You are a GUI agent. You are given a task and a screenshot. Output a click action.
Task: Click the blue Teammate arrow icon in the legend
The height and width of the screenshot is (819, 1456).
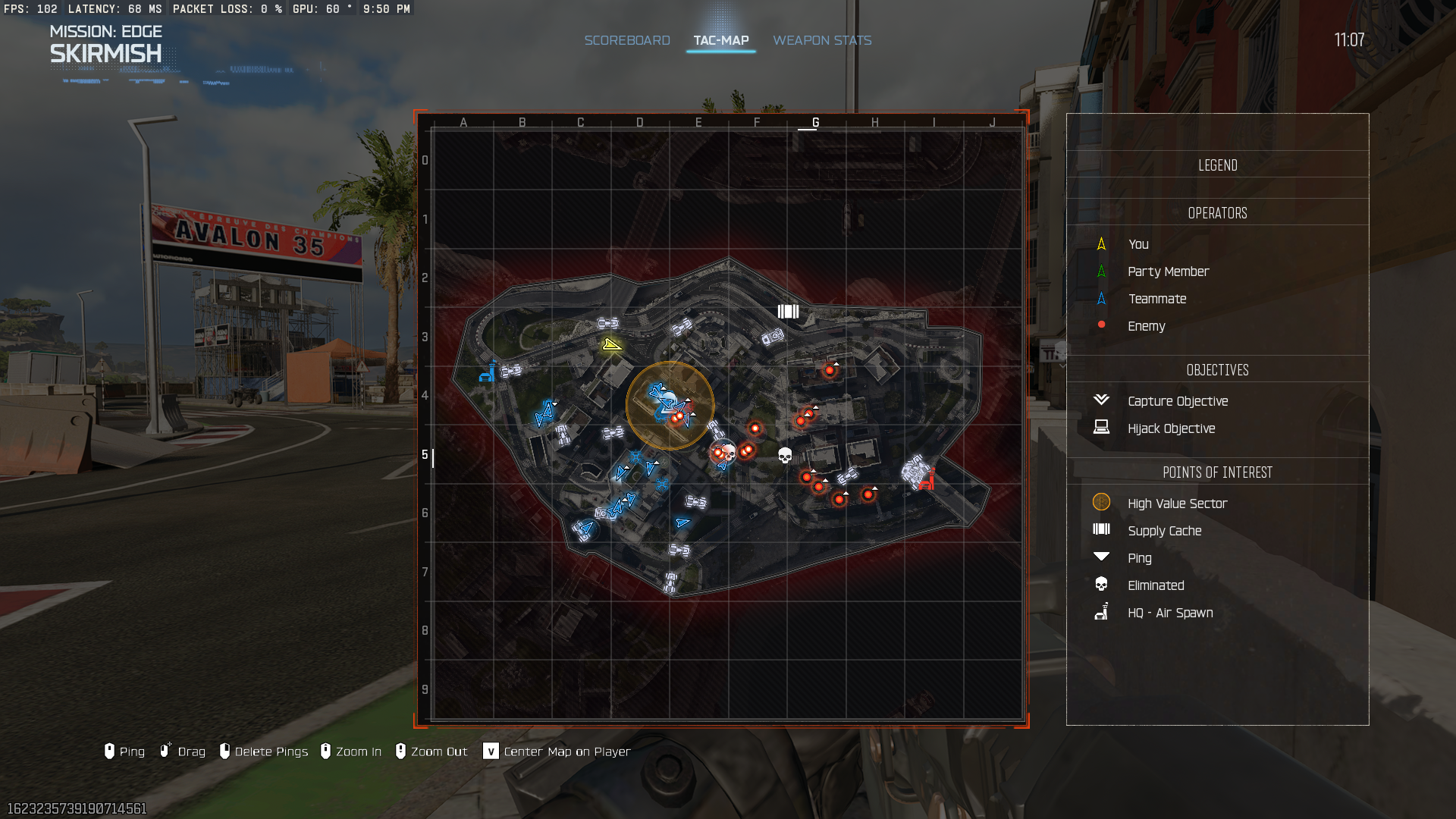click(x=1101, y=299)
